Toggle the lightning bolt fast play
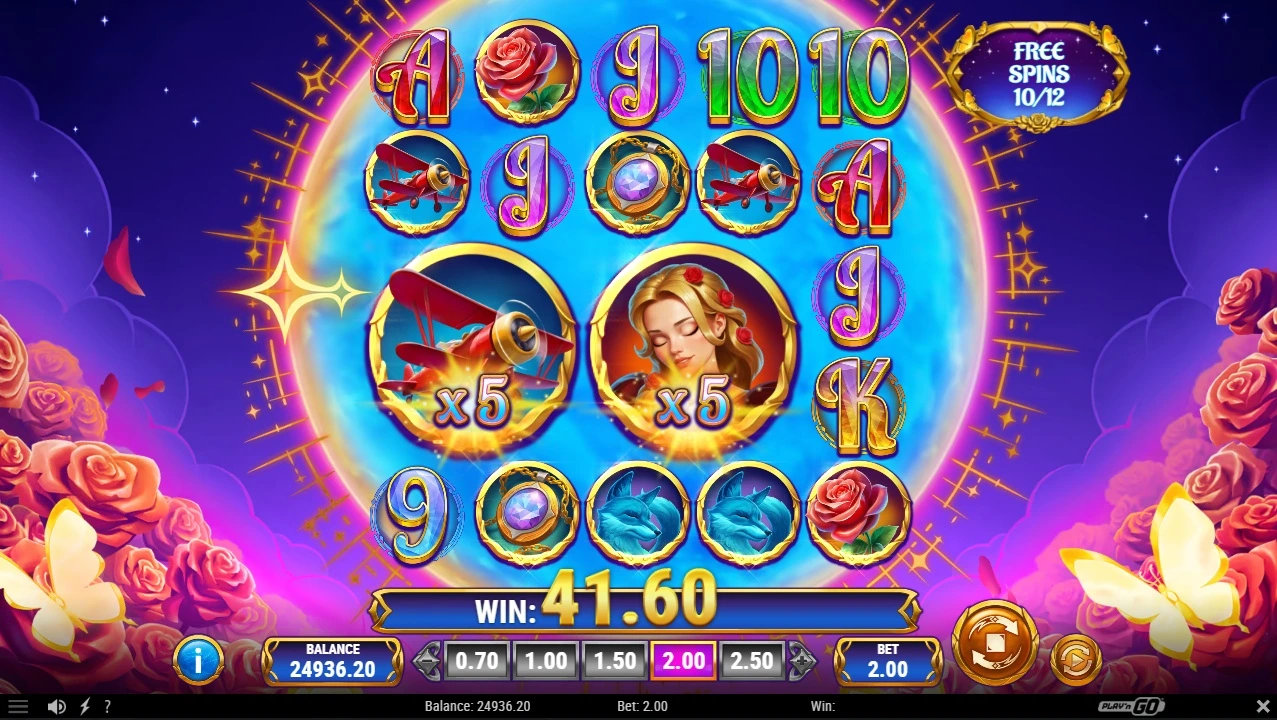Image resolution: width=1277 pixels, height=720 pixels. click(85, 706)
